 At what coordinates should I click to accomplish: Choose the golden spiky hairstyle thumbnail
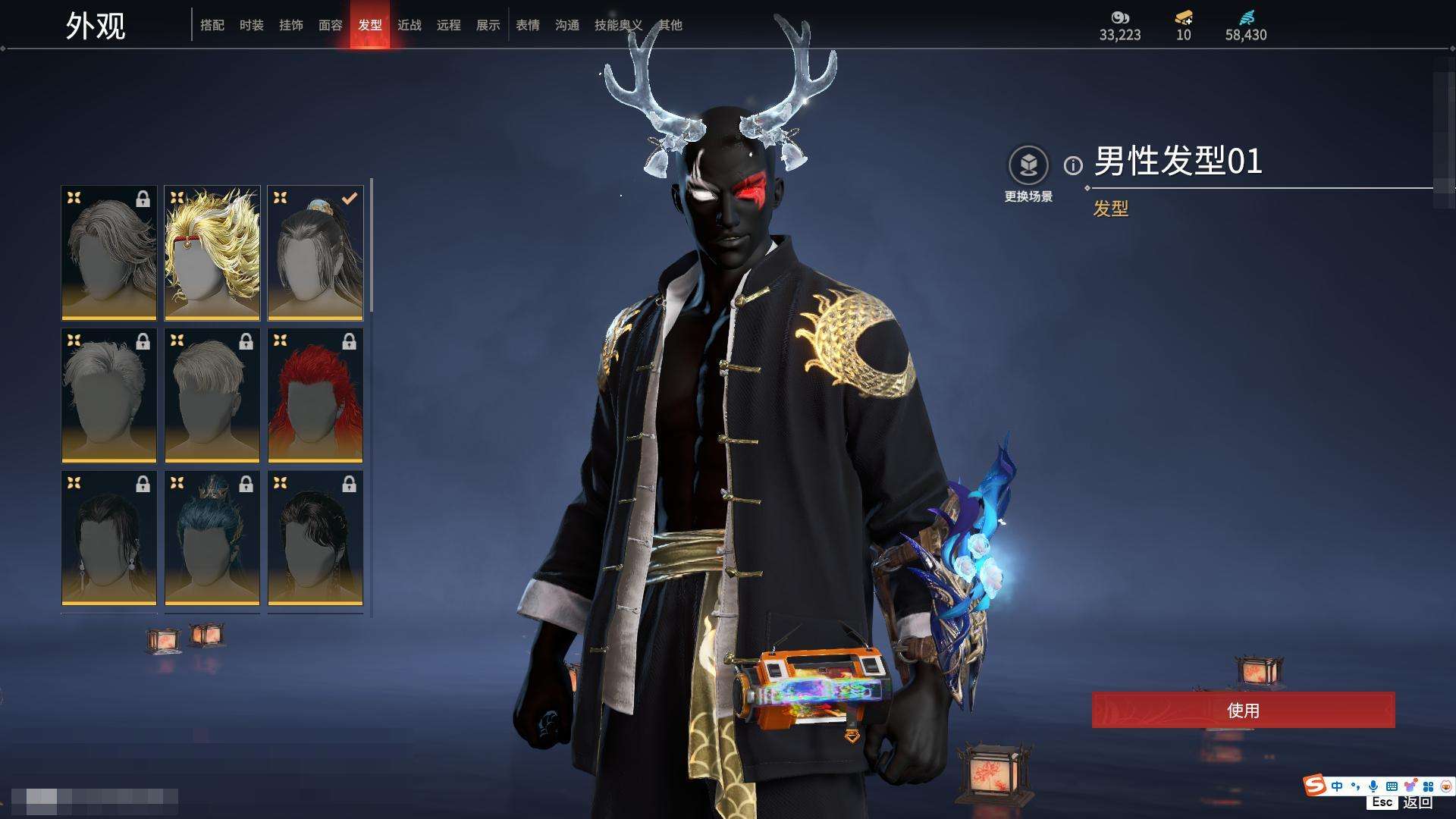(x=212, y=253)
